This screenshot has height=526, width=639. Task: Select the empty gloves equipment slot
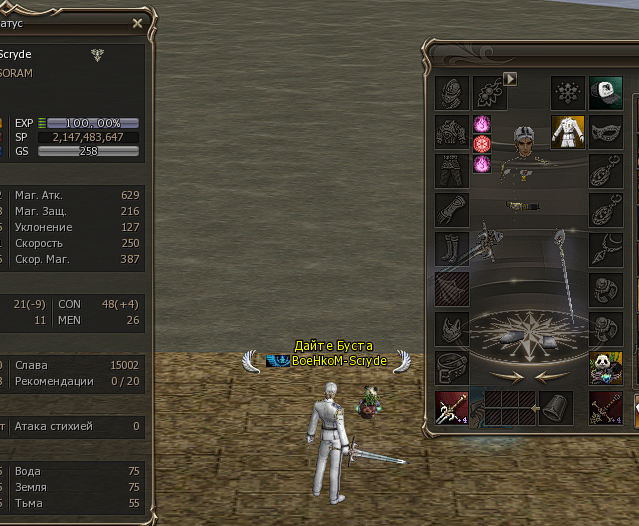click(x=452, y=210)
